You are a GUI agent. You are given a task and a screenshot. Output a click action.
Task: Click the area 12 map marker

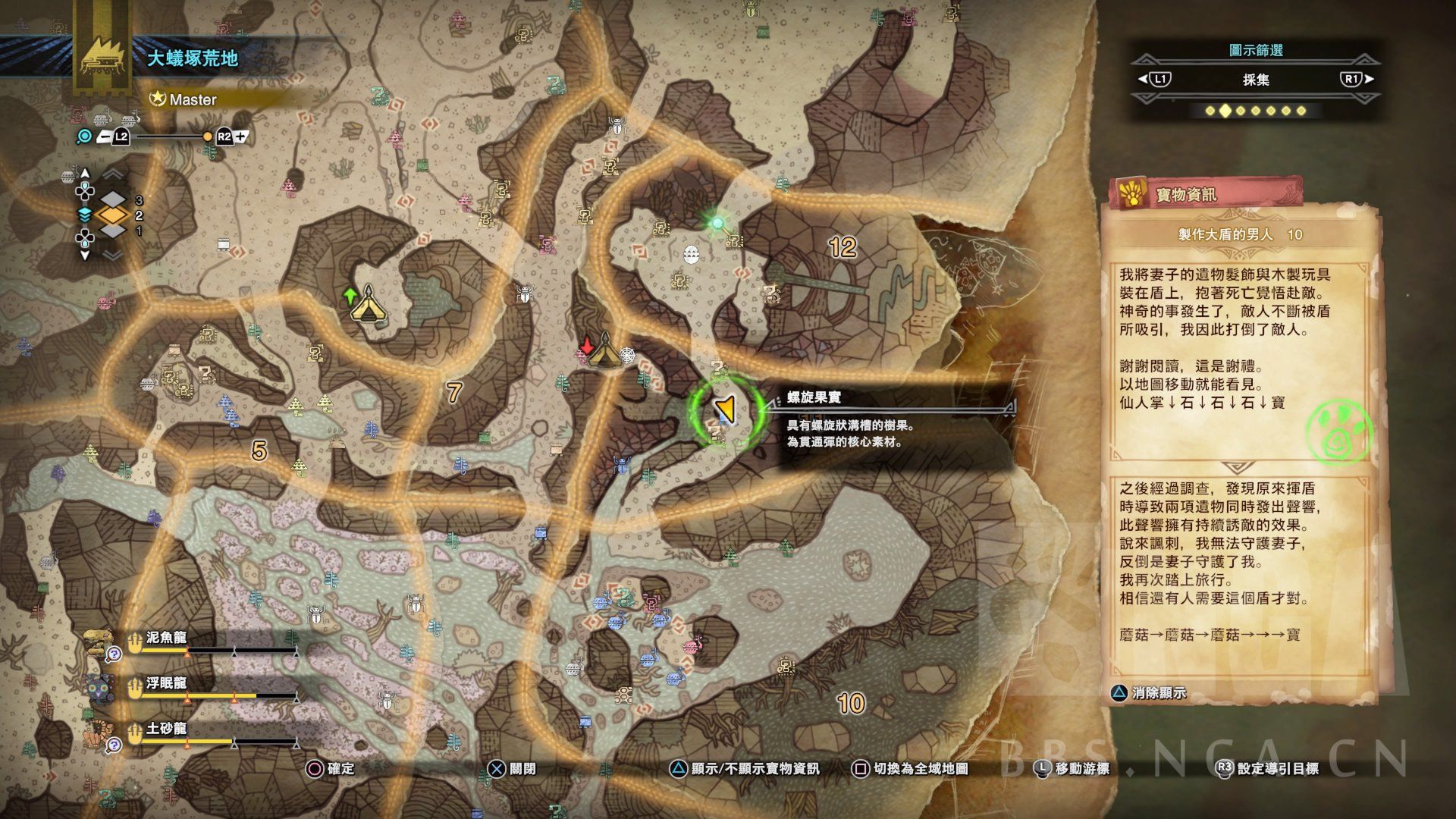click(x=843, y=247)
